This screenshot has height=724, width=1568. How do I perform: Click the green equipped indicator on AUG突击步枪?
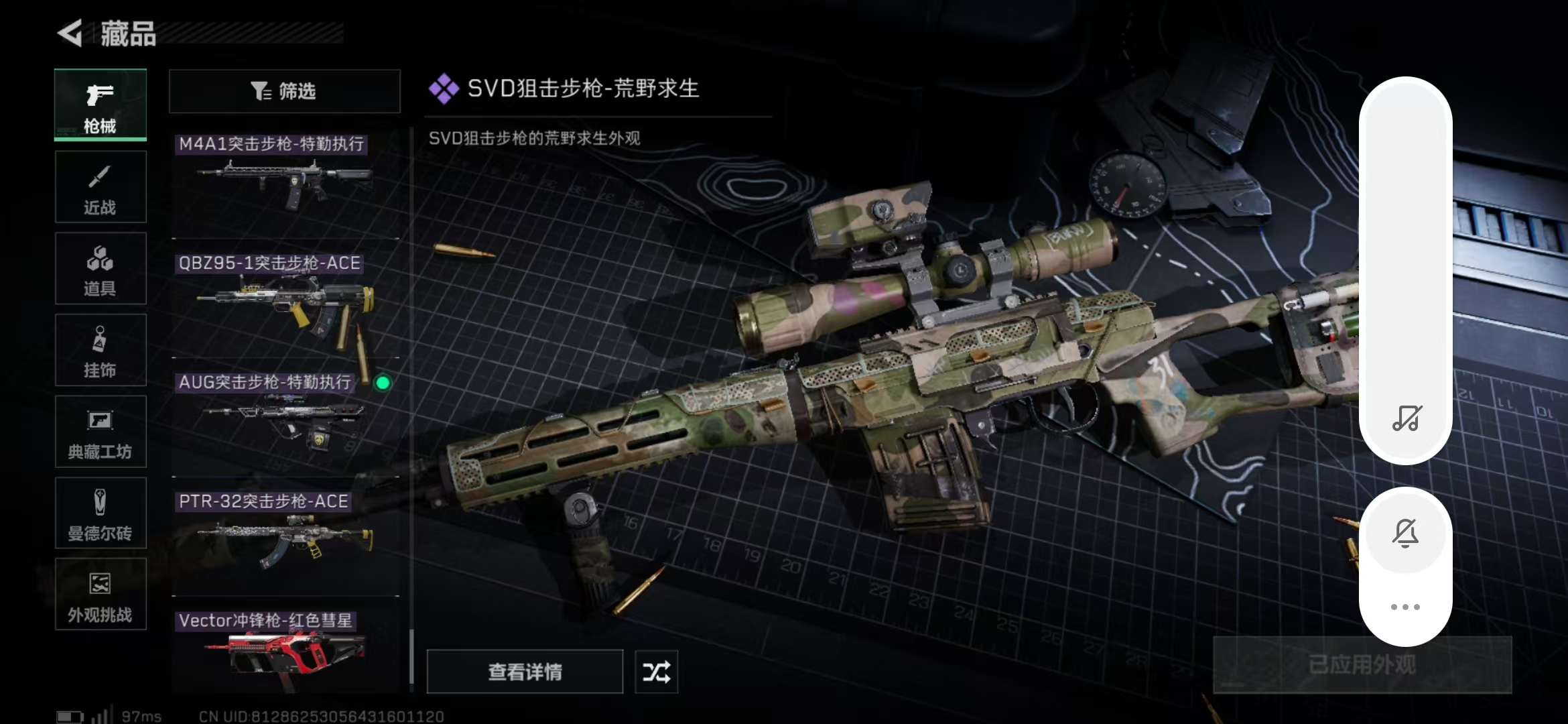(x=383, y=383)
